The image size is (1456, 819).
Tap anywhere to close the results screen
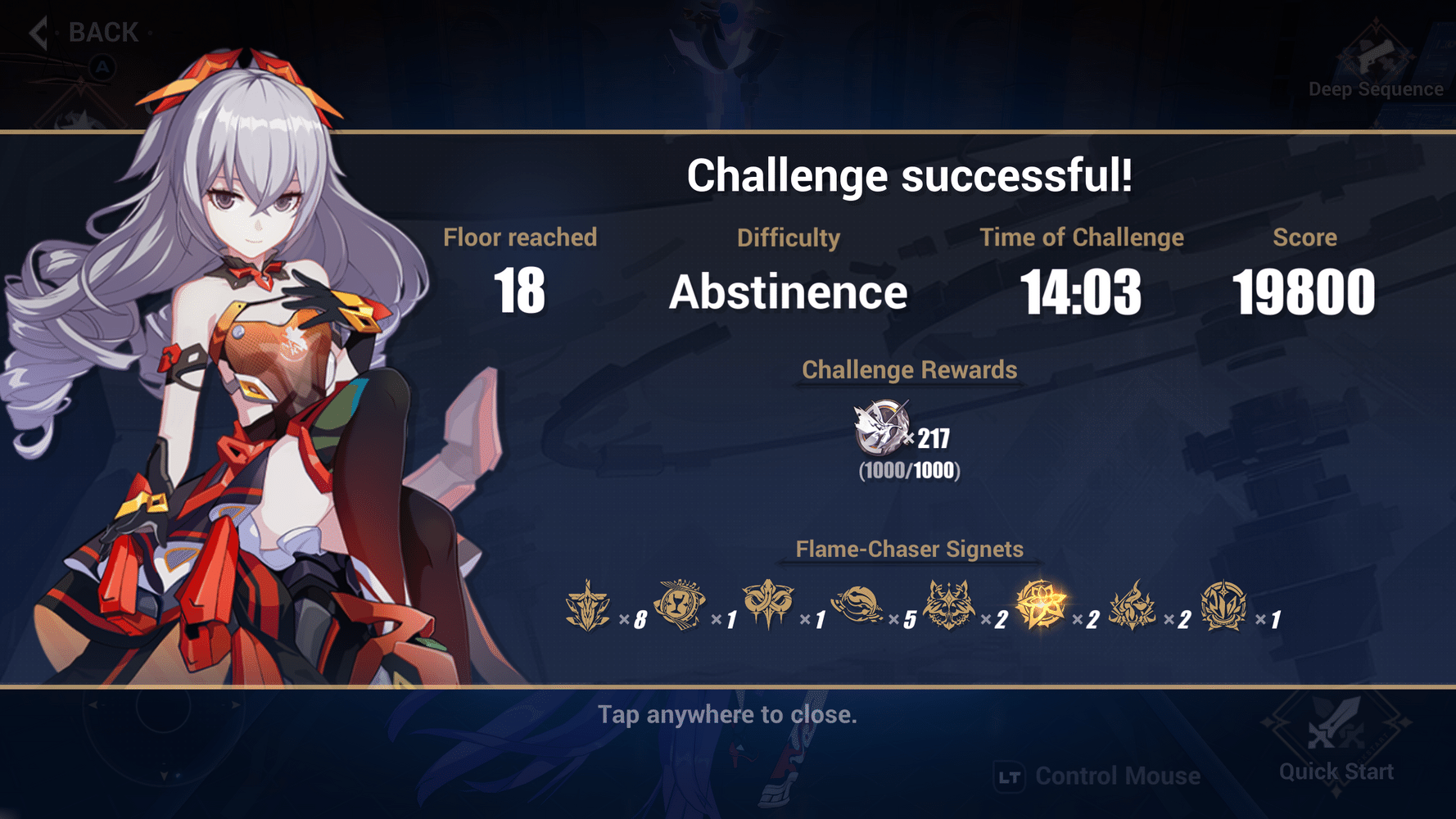click(x=728, y=714)
